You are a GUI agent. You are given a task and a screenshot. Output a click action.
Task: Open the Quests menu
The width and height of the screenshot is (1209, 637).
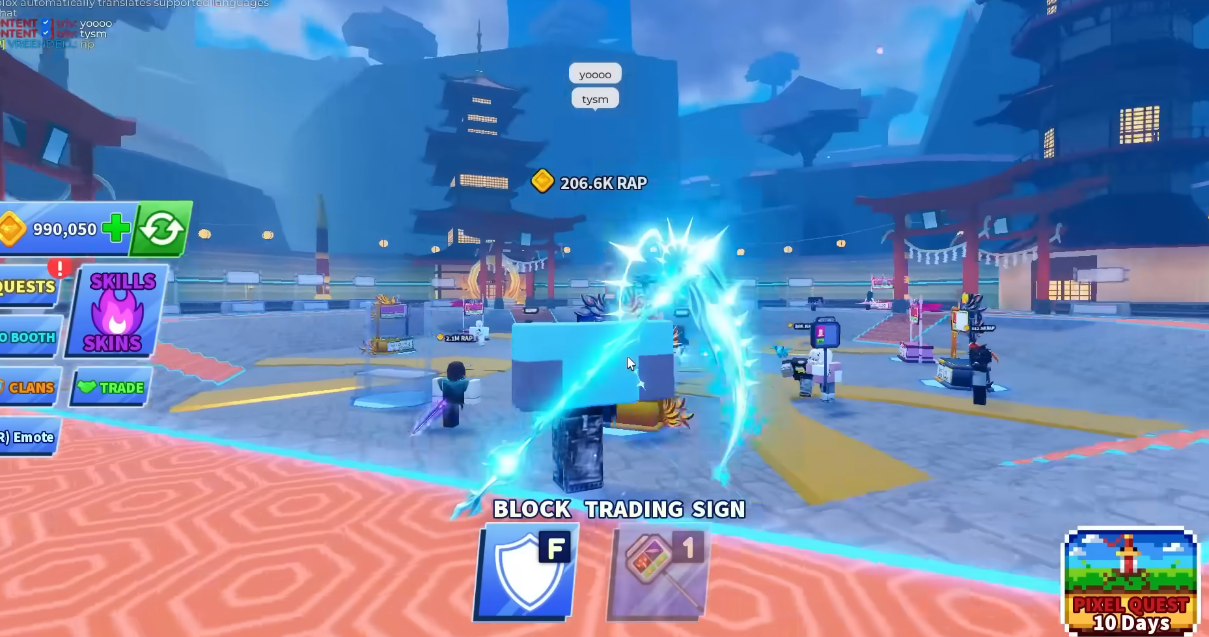coord(28,287)
